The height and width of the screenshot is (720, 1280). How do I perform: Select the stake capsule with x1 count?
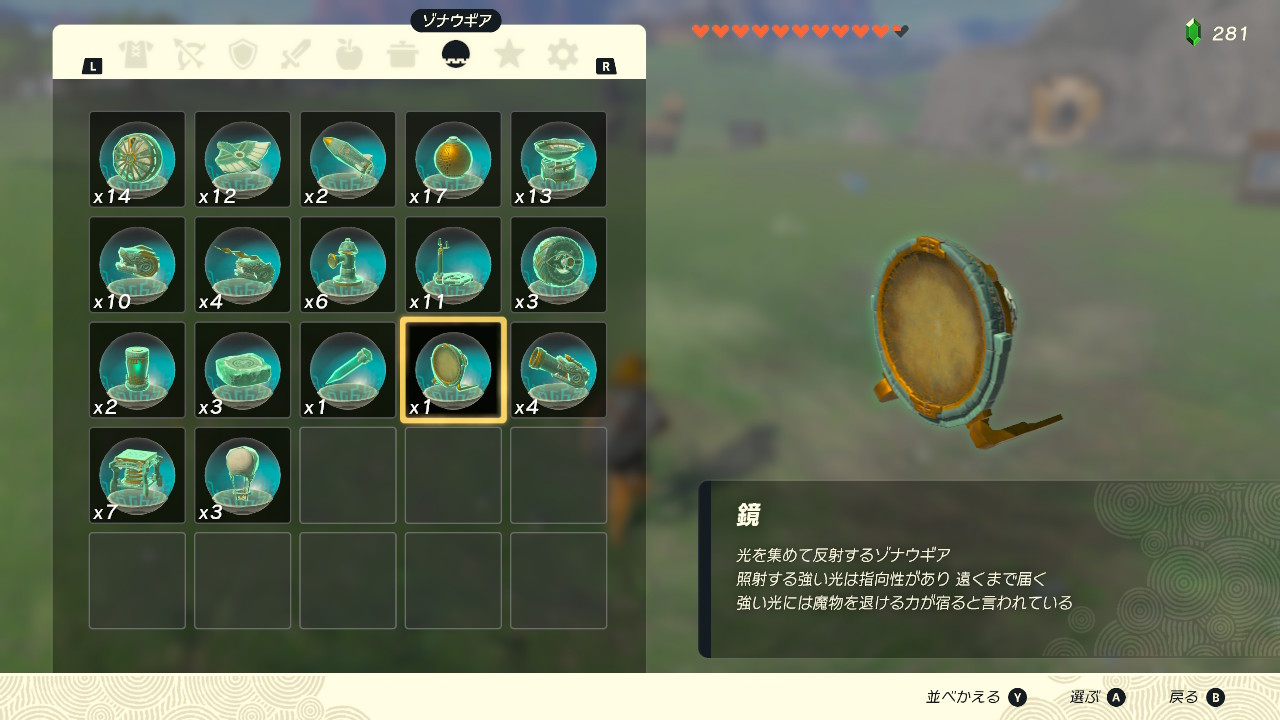pos(347,369)
